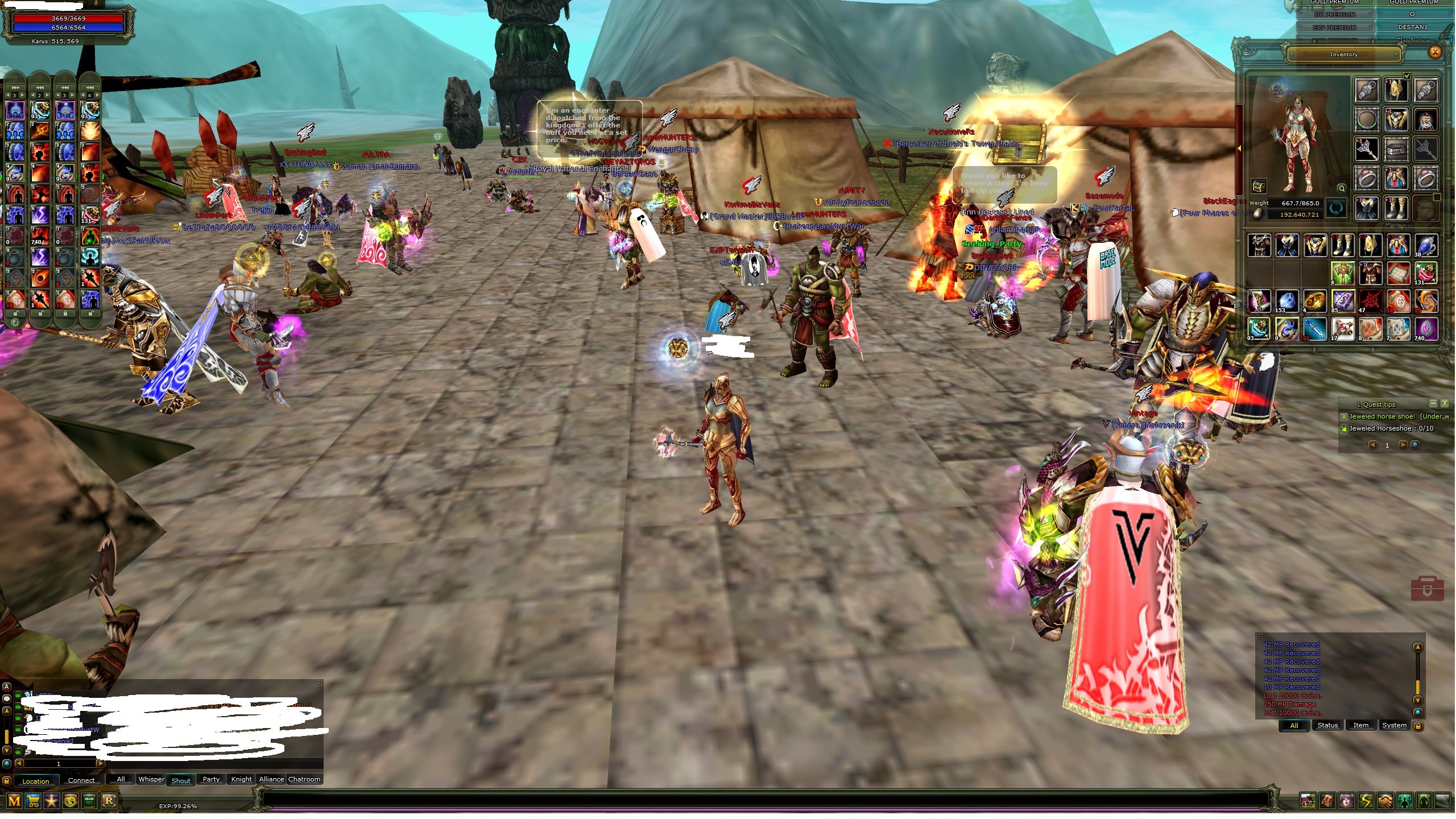Collapse a skill column using its double-arrow header
The height and width of the screenshot is (819, 1456).
(40, 88)
